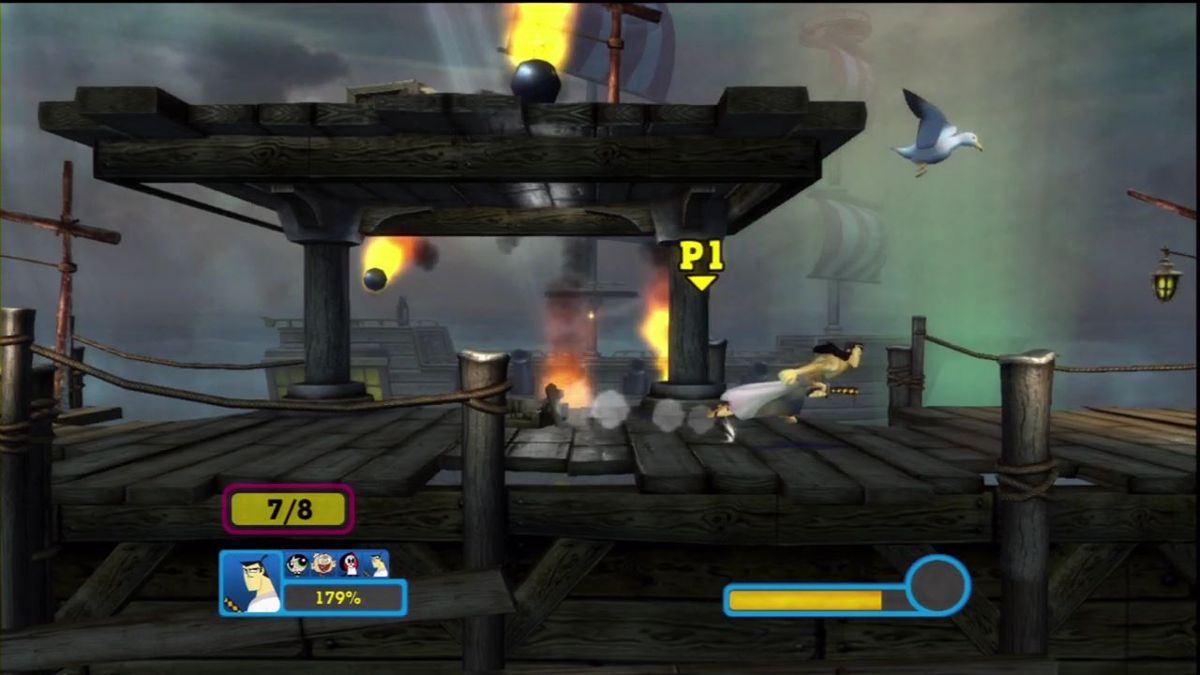Select the large Samurai Jack portrait
Image resolution: width=1200 pixels, height=675 pixels.
point(250,583)
